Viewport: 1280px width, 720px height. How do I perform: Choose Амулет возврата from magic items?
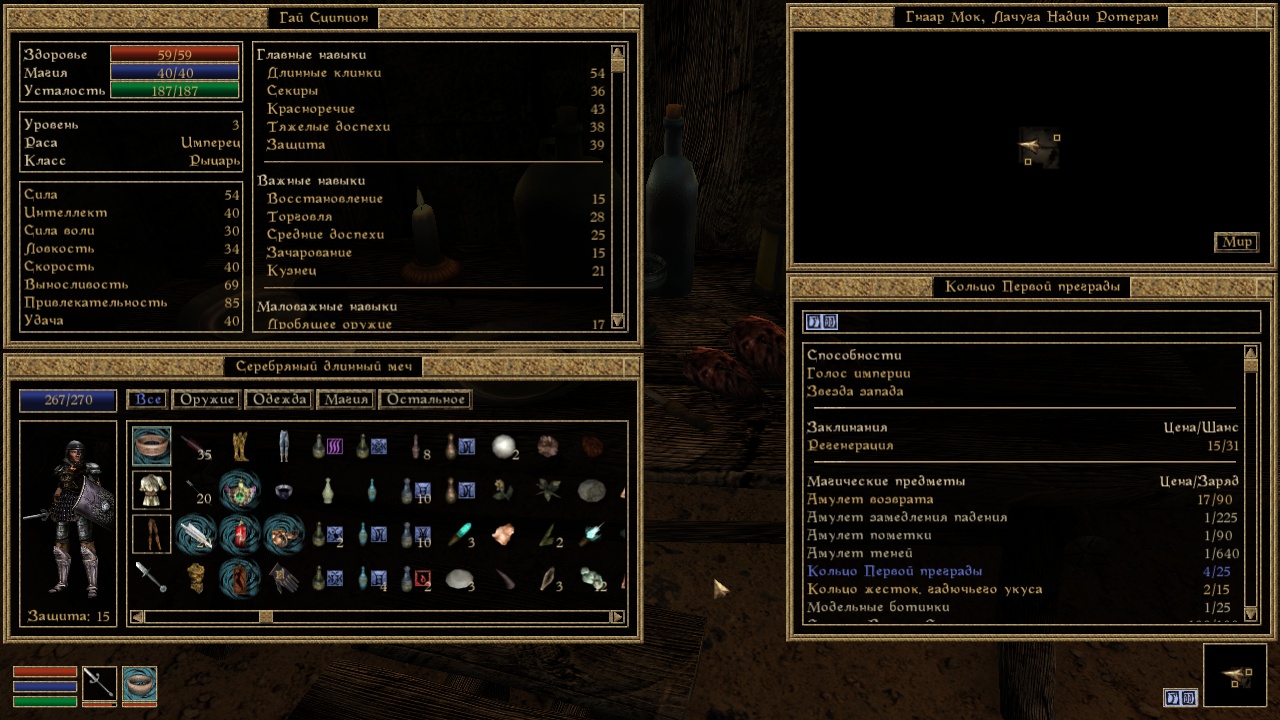click(x=870, y=500)
